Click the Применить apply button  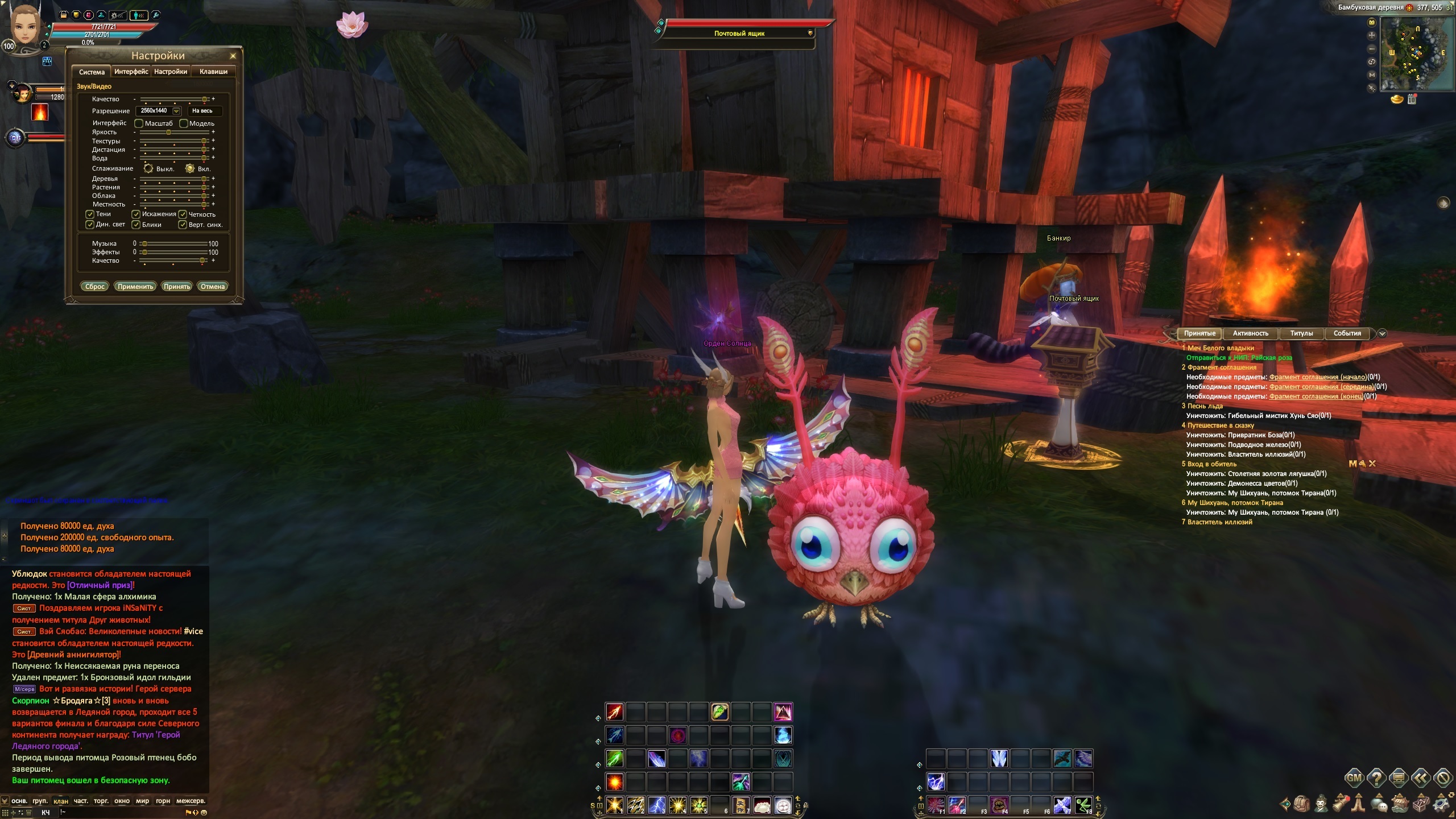point(135,287)
